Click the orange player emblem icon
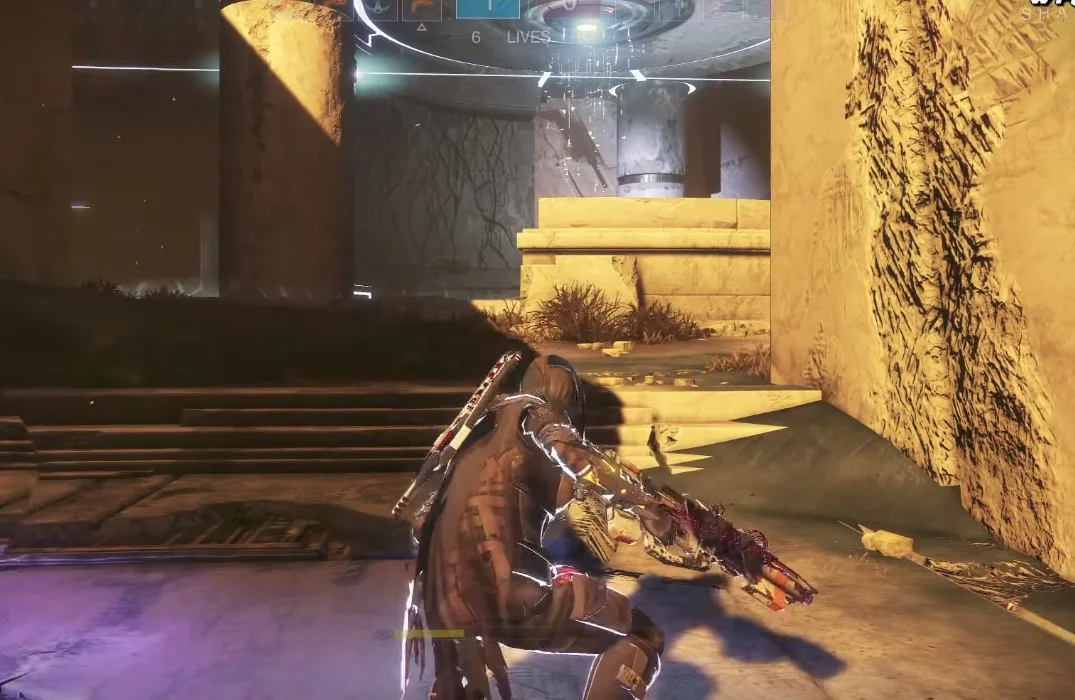The height and width of the screenshot is (700, 1075). pyautogui.click(x=422, y=9)
